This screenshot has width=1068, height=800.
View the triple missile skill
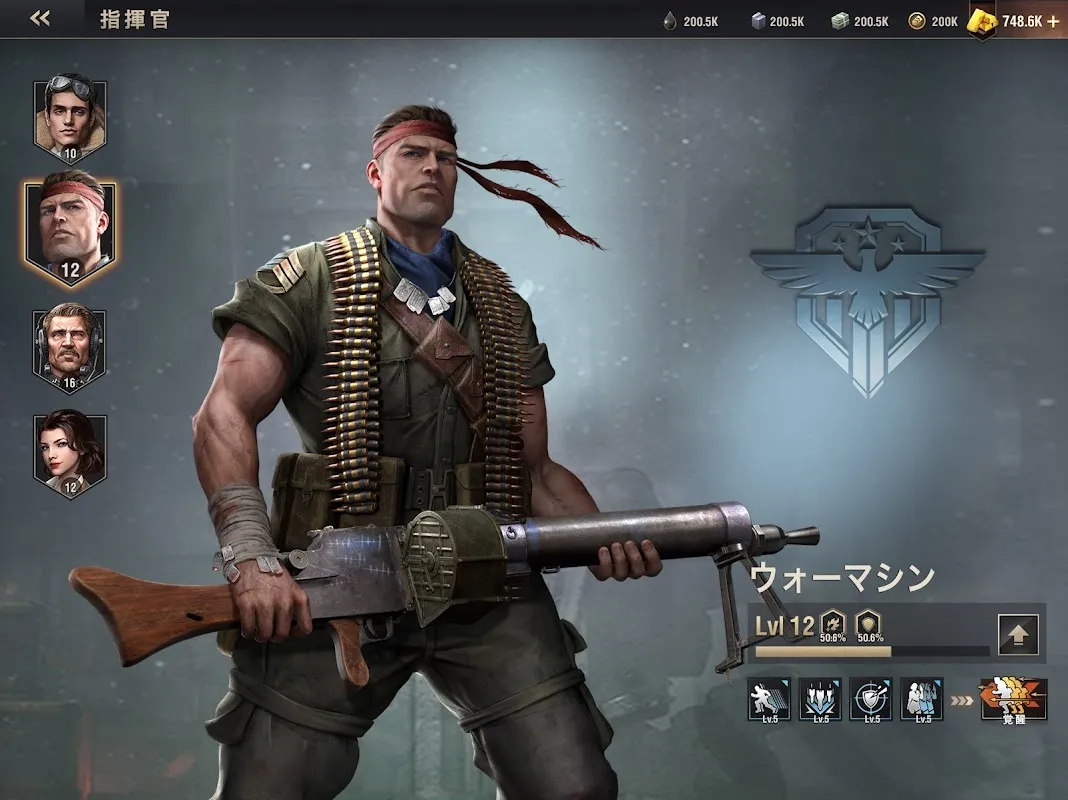(820, 699)
